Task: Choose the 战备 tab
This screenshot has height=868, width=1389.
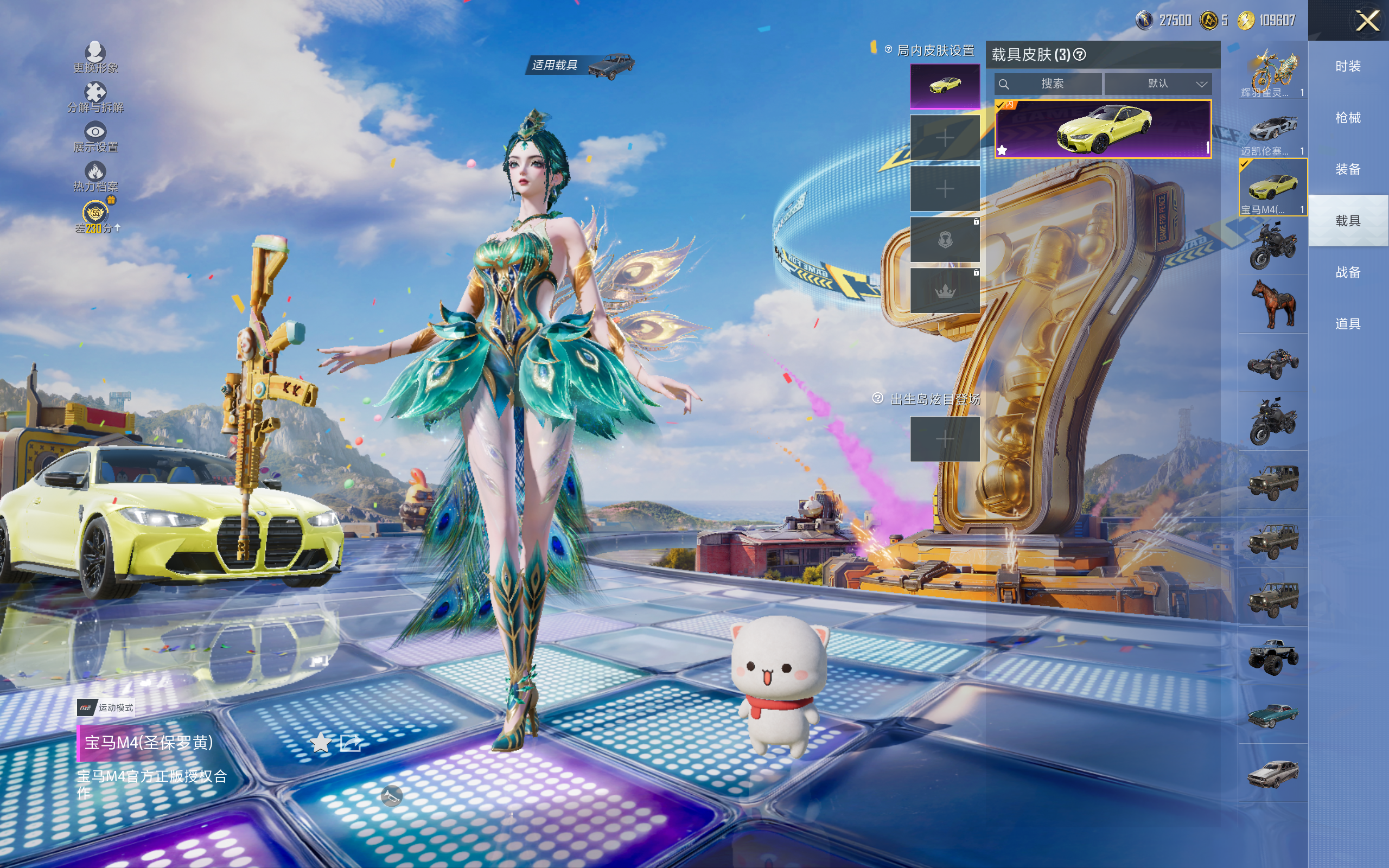Action: tap(1348, 272)
